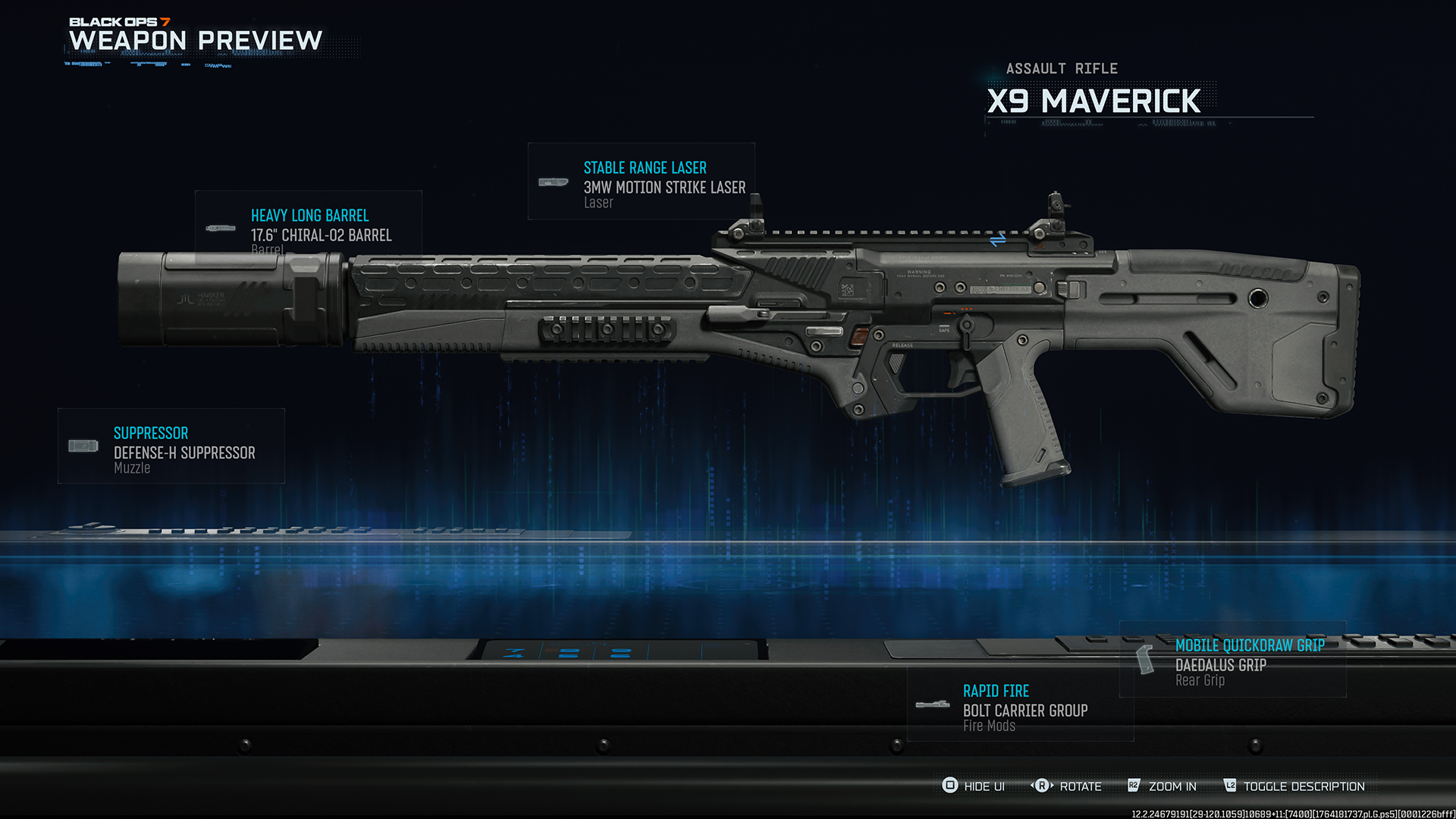Image resolution: width=1456 pixels, height=819 pixels.
Task: Click the Heavy Long Barrel title text
Action: click(309, 215)
